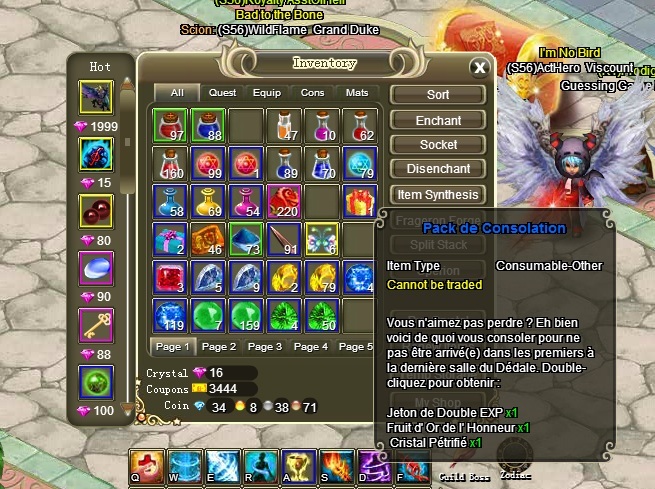Image resolution: width=655 pixels, height=489 pixels.
Task: Select the red rose stack of 220
Action: tap(285, 200)
